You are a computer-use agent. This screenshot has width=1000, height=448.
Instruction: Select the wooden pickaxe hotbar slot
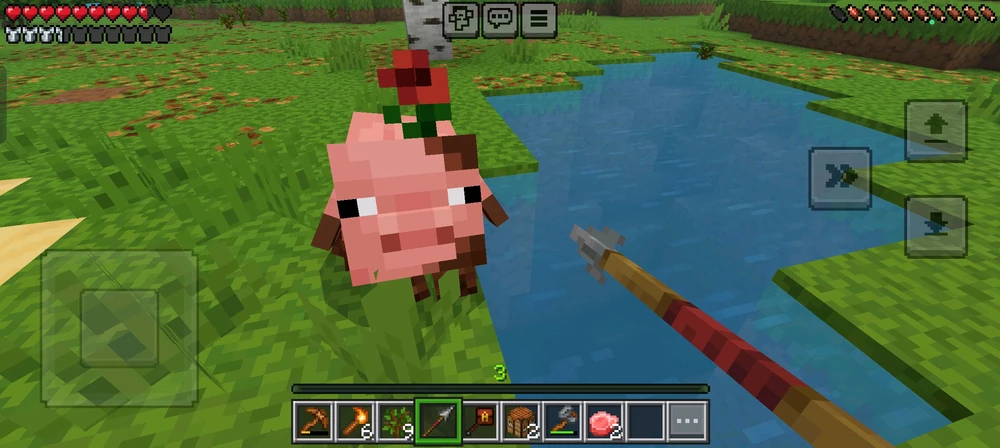[312, 421]
